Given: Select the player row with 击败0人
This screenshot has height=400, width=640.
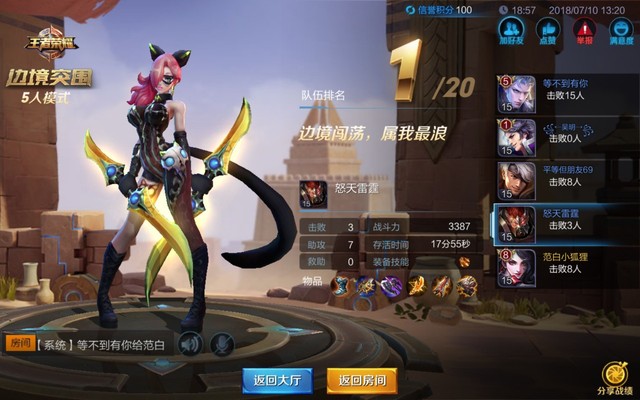Looking at the screenshot, I should [x=565, y=137].
